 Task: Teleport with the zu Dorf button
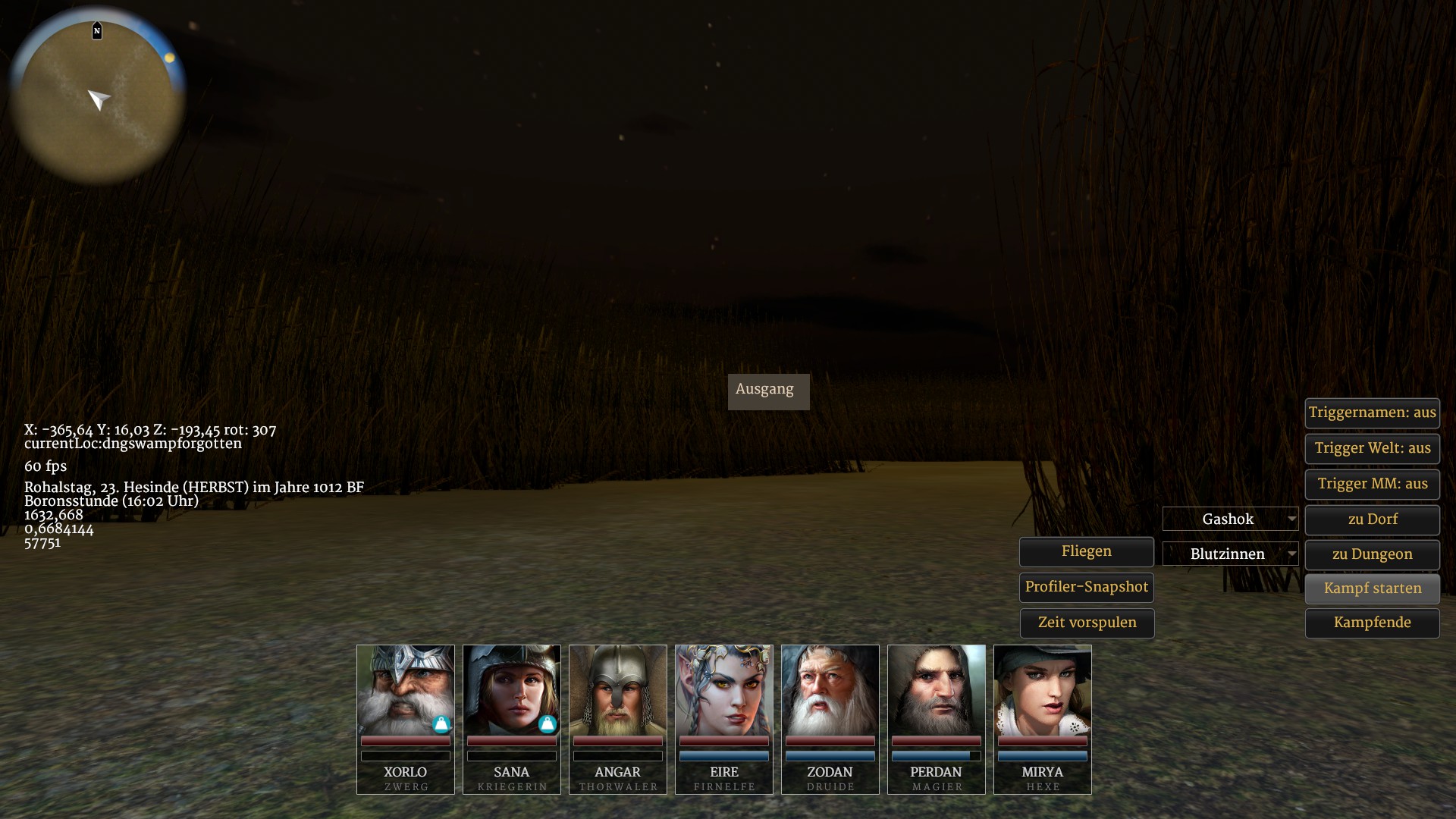[1372, 520]
